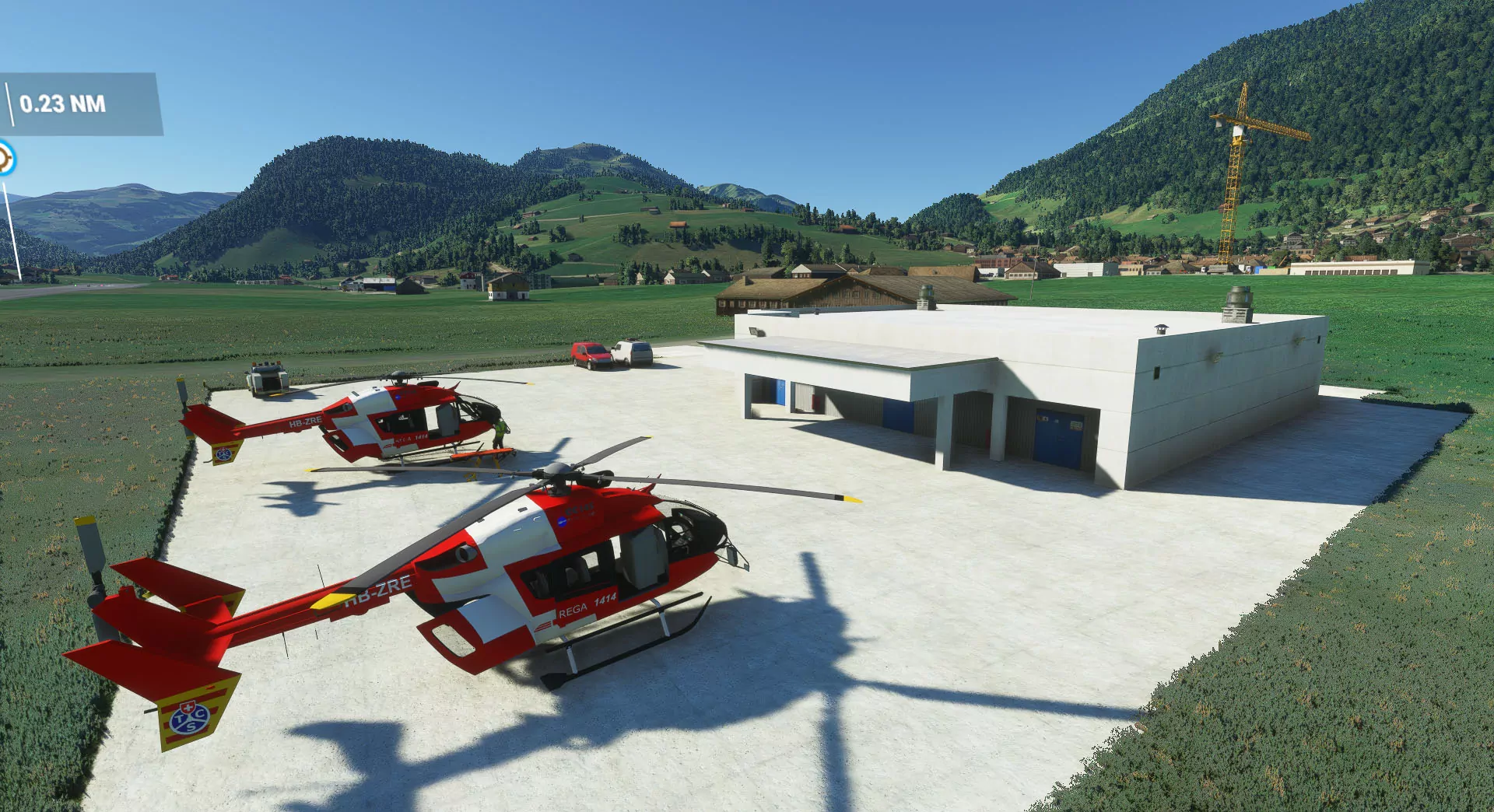Select the blue-ringed waypoint marker icon
The width and height of the screenshot is (1494, 812).
coord(5,159)
